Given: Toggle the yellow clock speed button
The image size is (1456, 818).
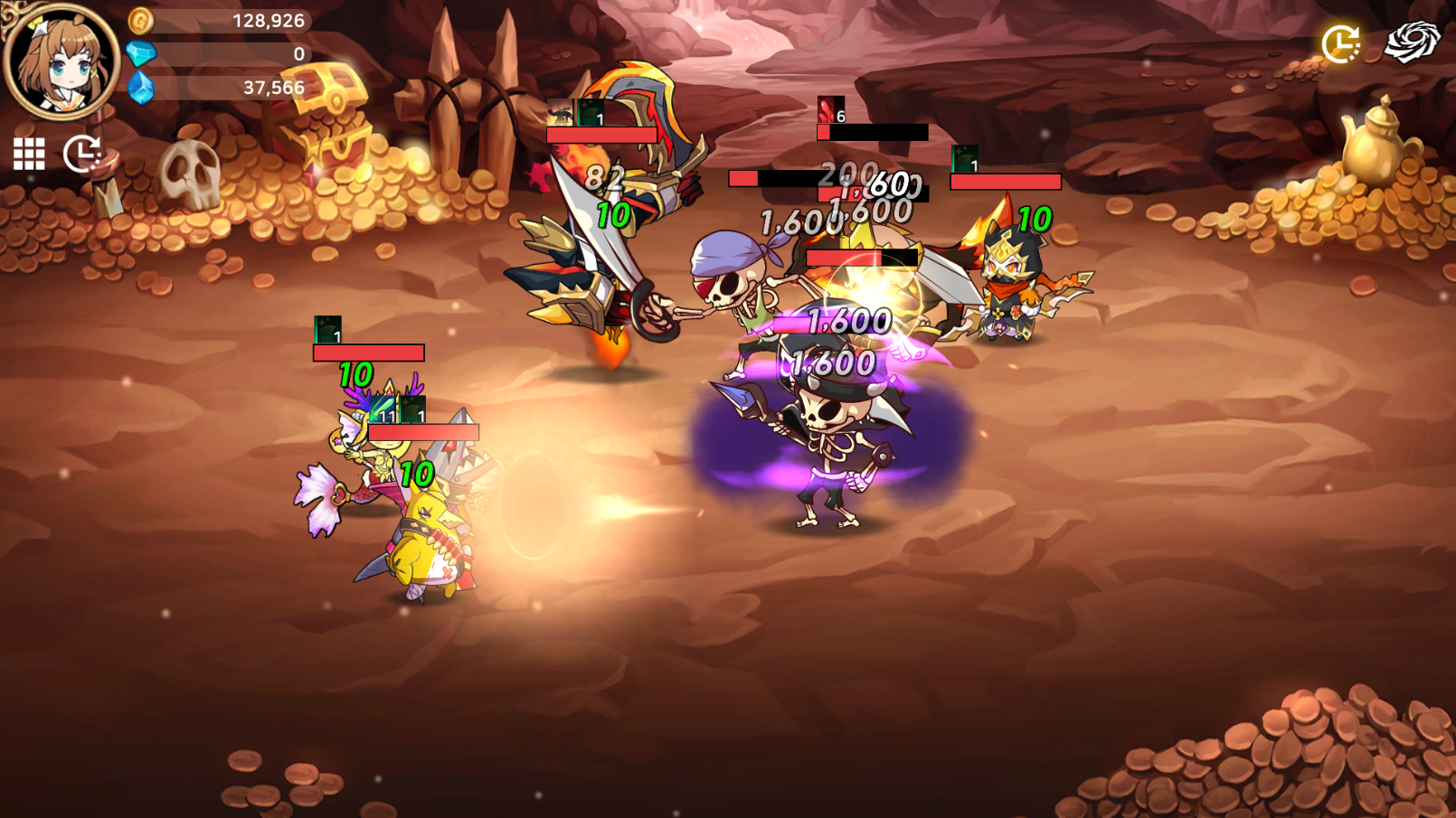Looking at the screenshot, I should click(x=1340, y=43).
